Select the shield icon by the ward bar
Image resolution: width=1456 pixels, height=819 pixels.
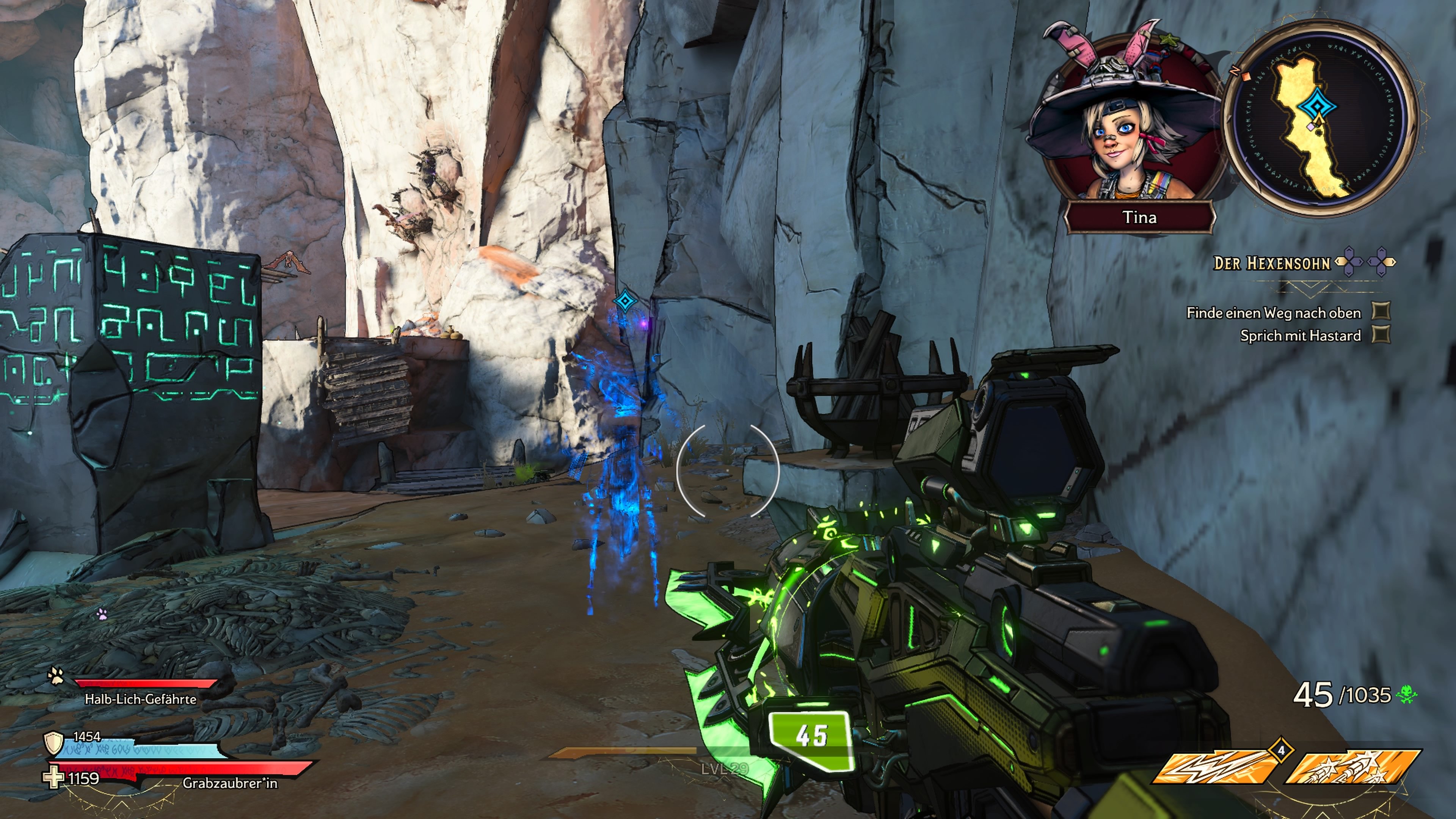pos(54,743)
